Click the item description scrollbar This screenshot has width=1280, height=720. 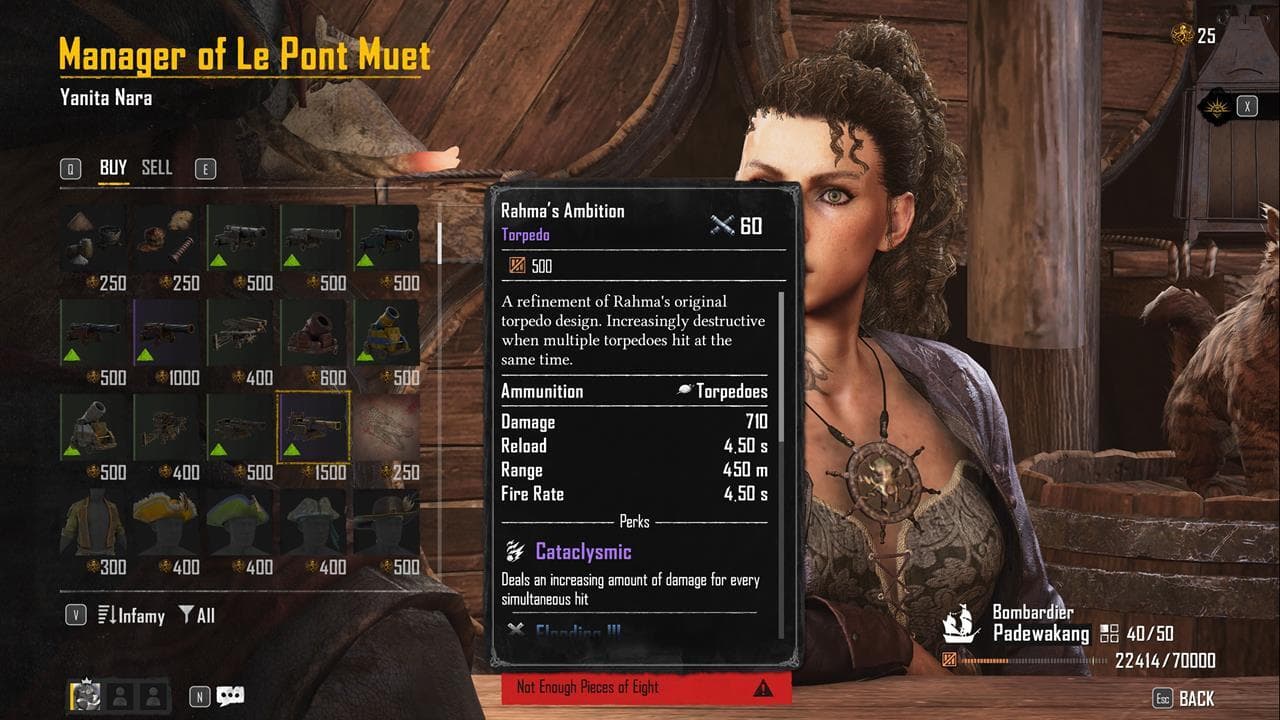[x=781, y=368]
